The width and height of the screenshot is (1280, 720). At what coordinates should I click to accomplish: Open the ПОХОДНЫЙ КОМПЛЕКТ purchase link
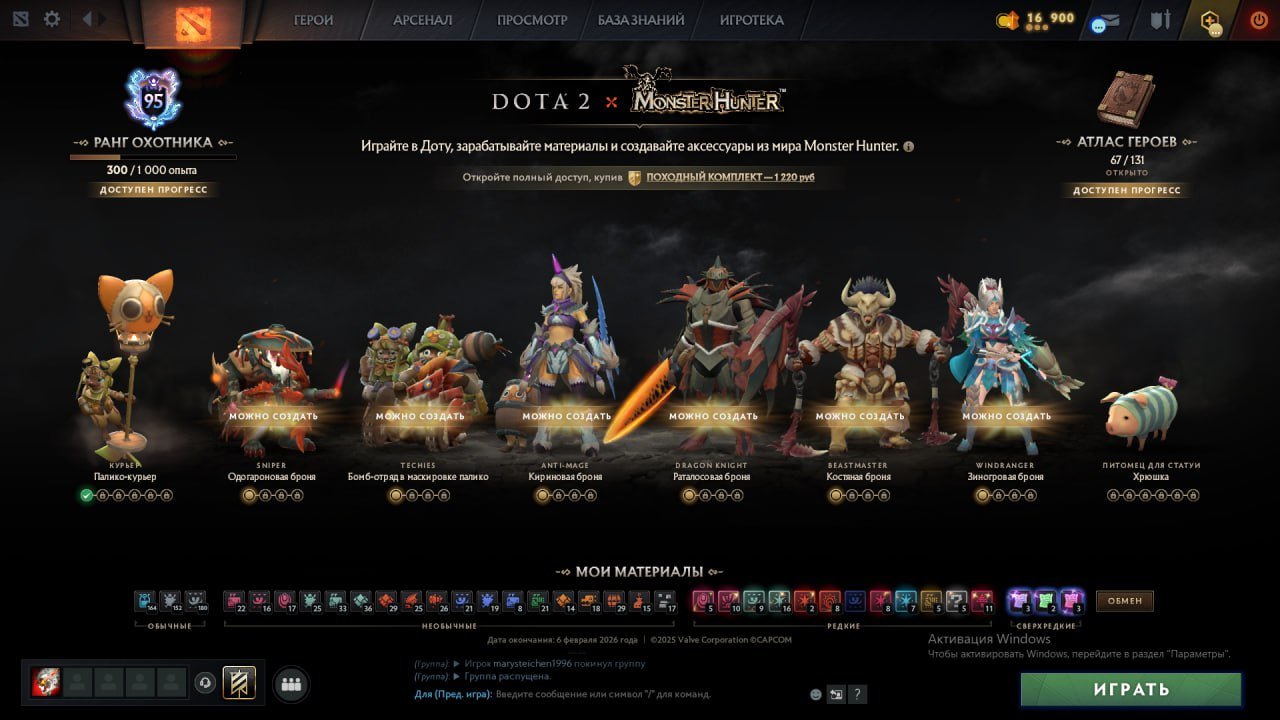point(729,176)
